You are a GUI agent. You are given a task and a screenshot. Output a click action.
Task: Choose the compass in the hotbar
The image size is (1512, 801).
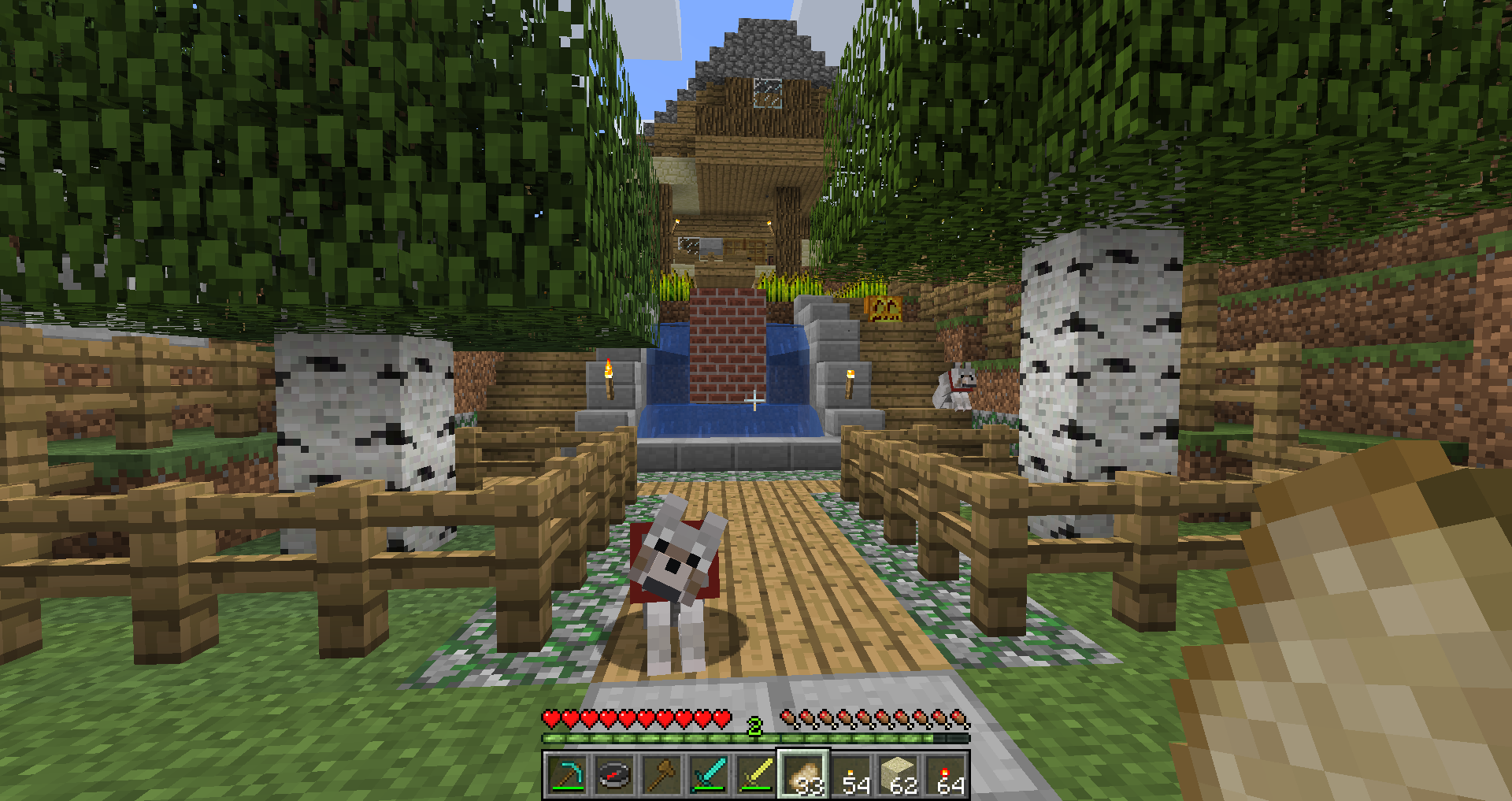(614, 775)
